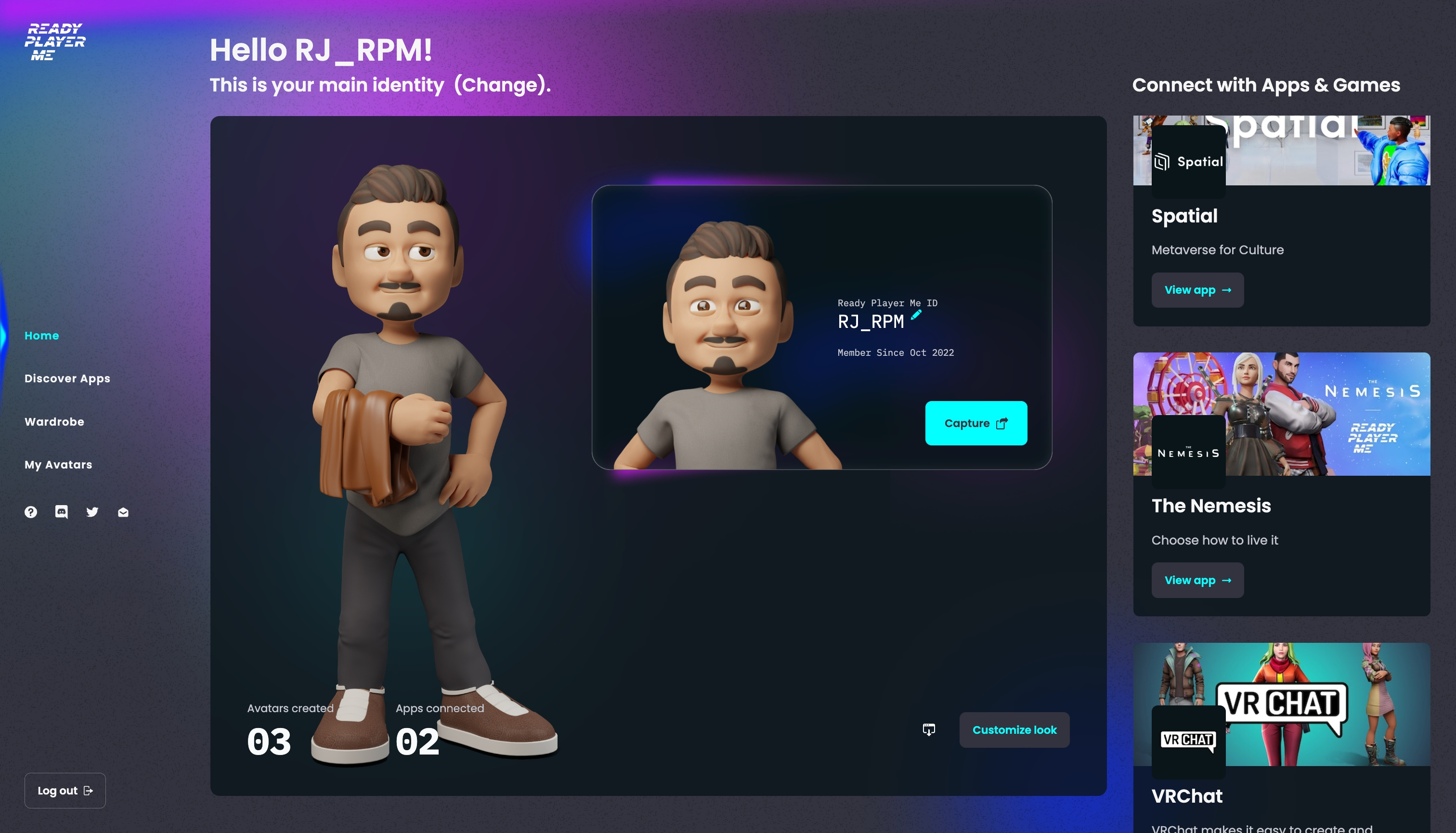
Task: Open Customize look
Action: 1014,729
